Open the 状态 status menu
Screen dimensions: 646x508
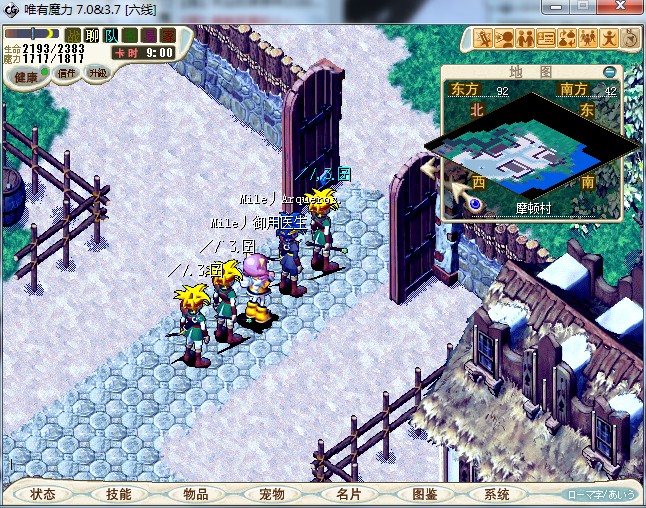(x=43, y=494)
